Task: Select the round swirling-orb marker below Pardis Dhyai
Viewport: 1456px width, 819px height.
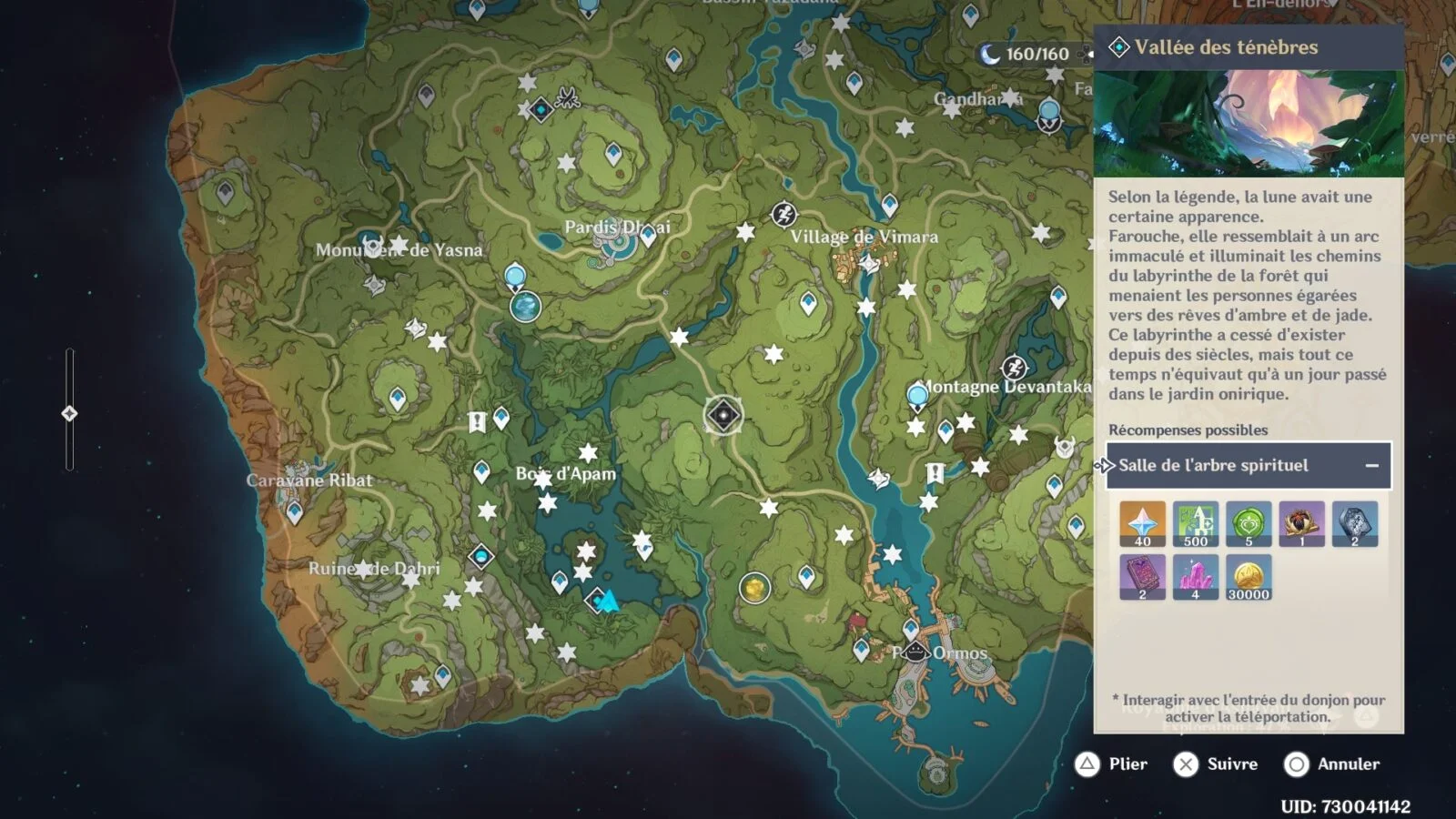Action: [x=525, y=307]
